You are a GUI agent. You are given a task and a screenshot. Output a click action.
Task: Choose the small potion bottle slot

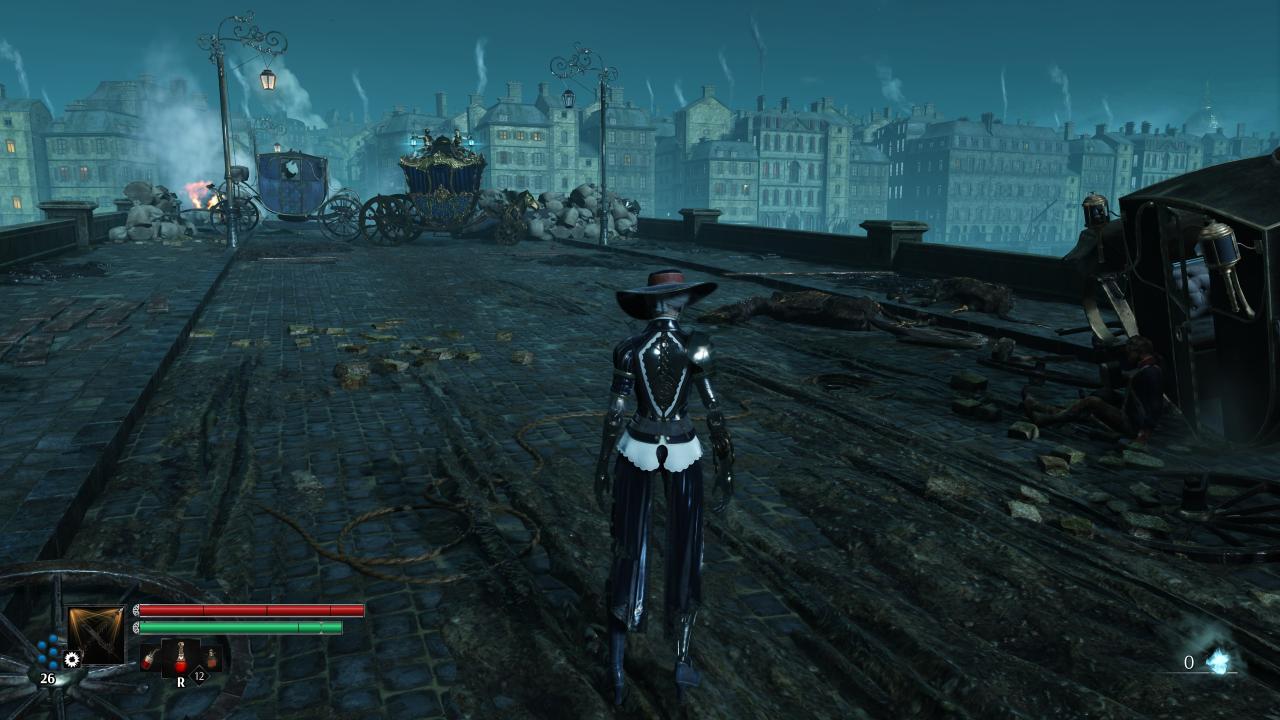(211, 659)
